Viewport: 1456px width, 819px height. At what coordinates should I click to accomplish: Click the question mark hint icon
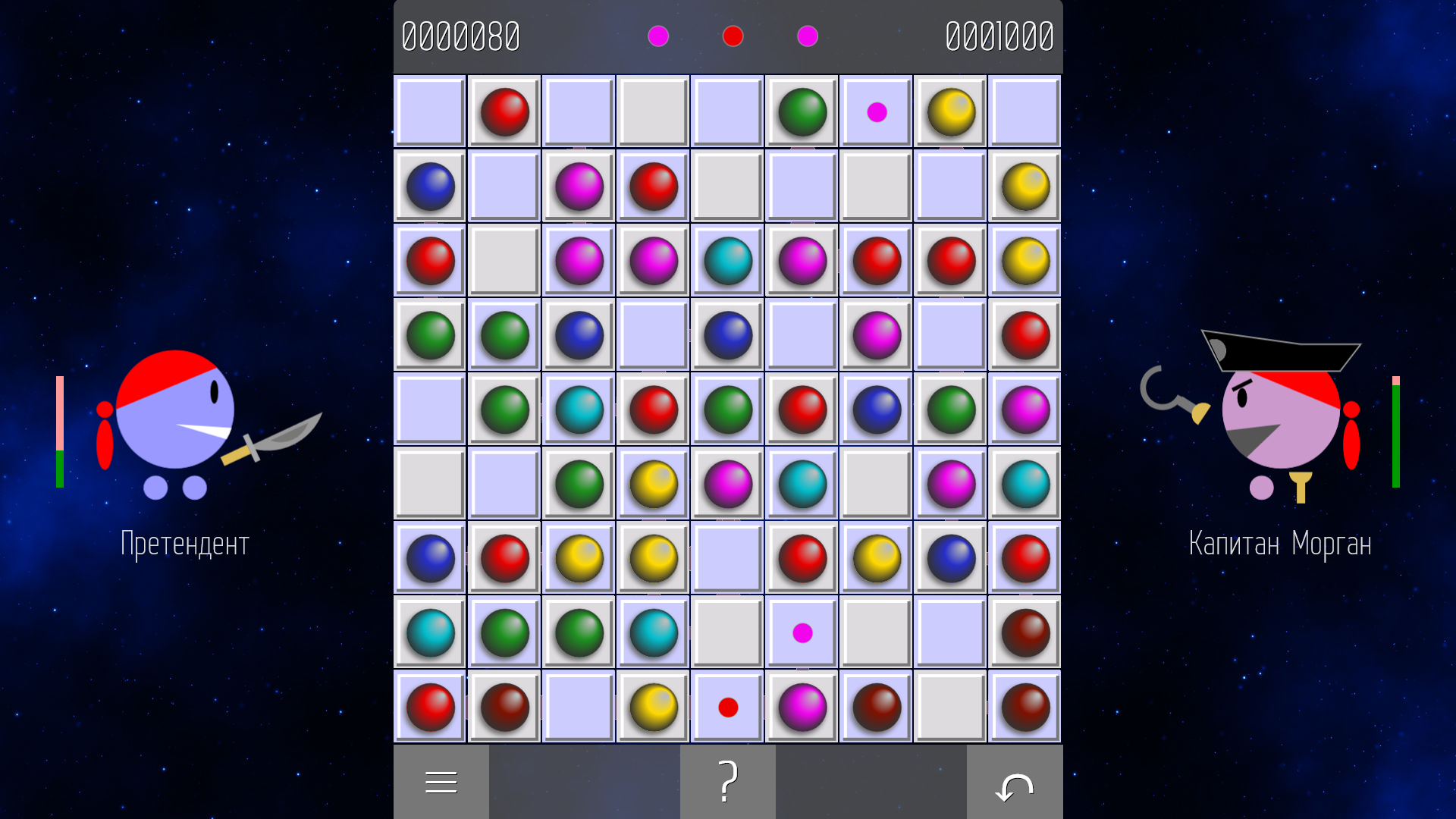tap(727, 780)
